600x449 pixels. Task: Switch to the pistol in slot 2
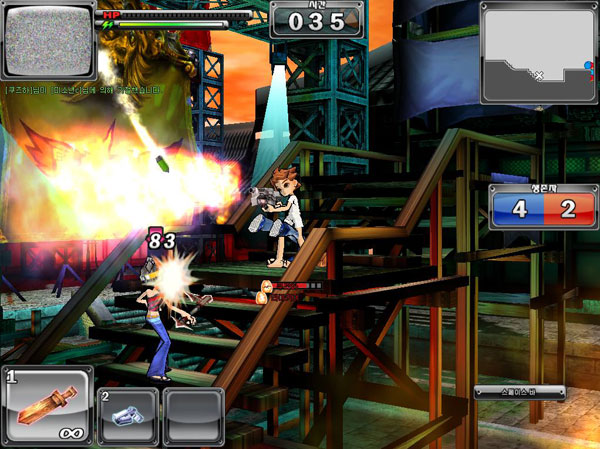(128, 416)
